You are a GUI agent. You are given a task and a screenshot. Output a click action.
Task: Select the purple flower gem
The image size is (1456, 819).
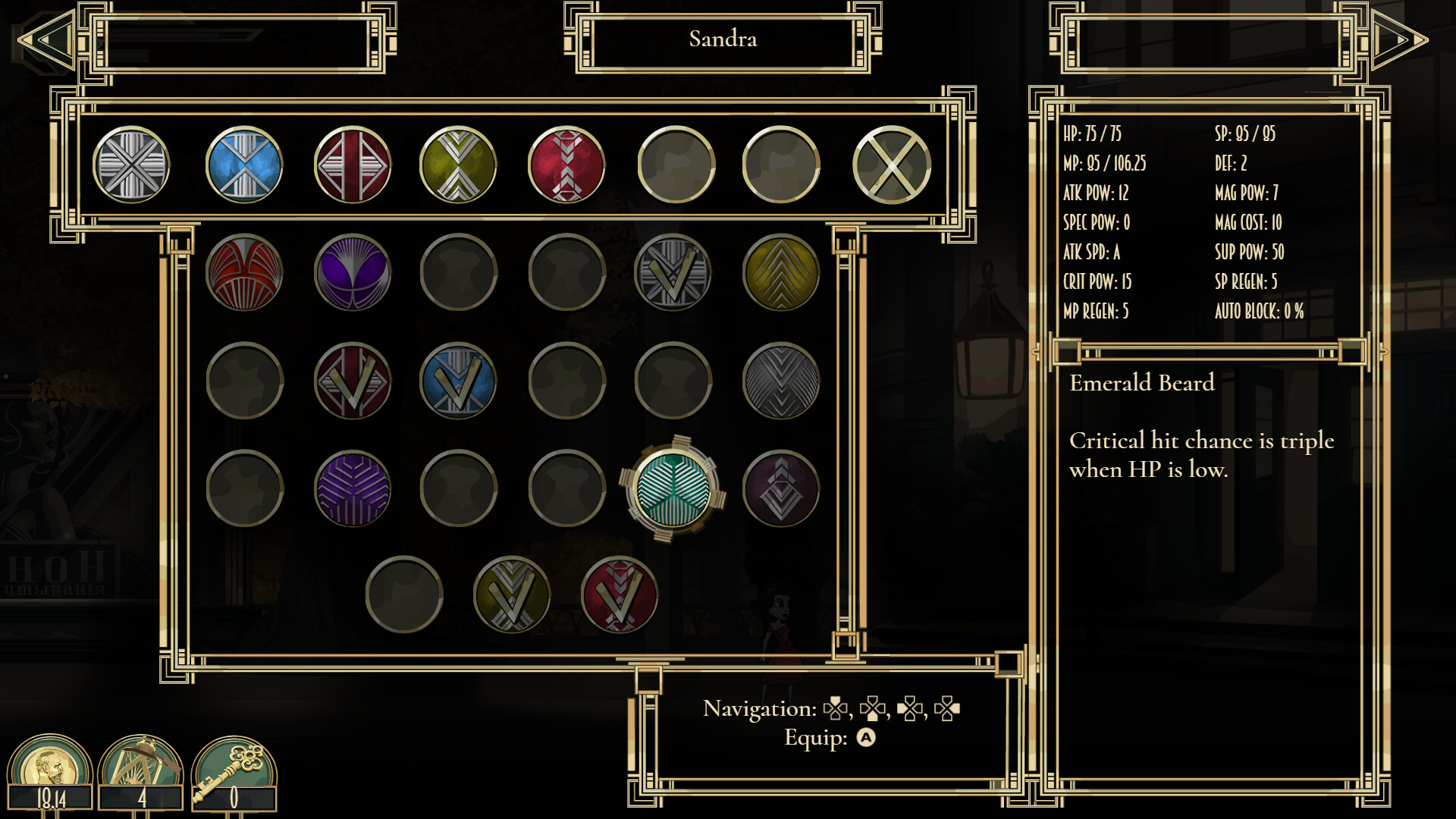pos(353,273)
